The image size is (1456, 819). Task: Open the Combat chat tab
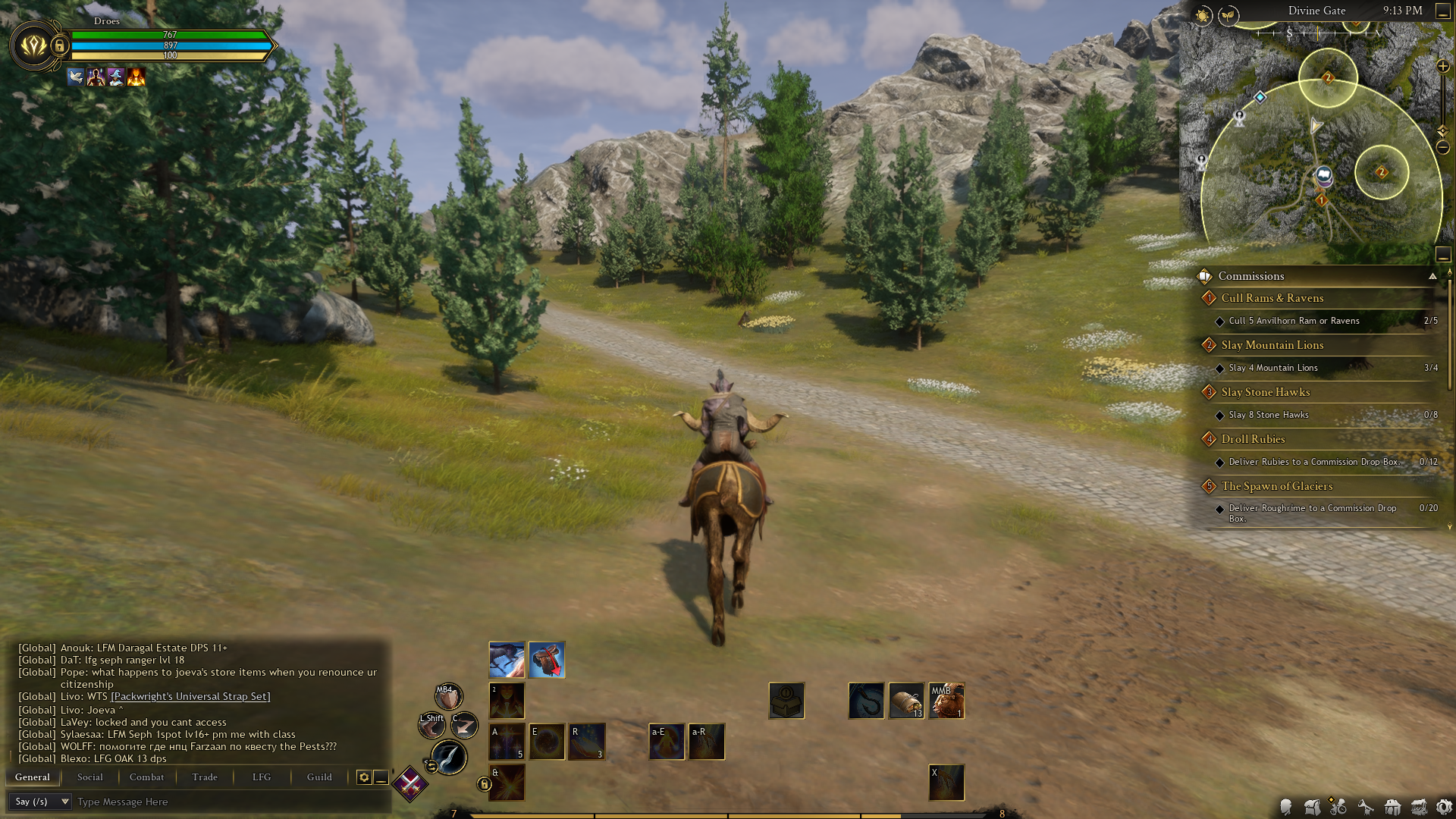146,777
